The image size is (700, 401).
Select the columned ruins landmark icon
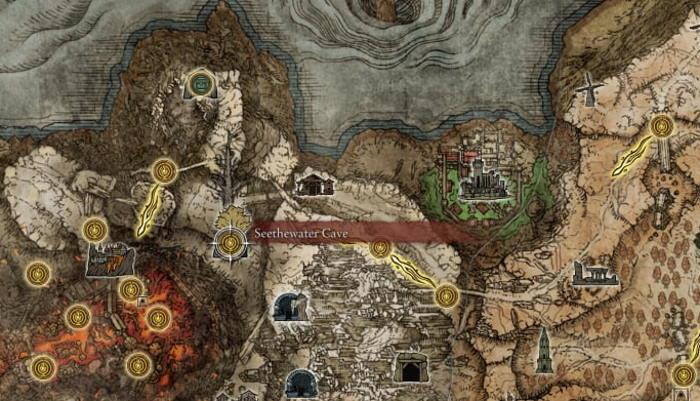point(593,272)
